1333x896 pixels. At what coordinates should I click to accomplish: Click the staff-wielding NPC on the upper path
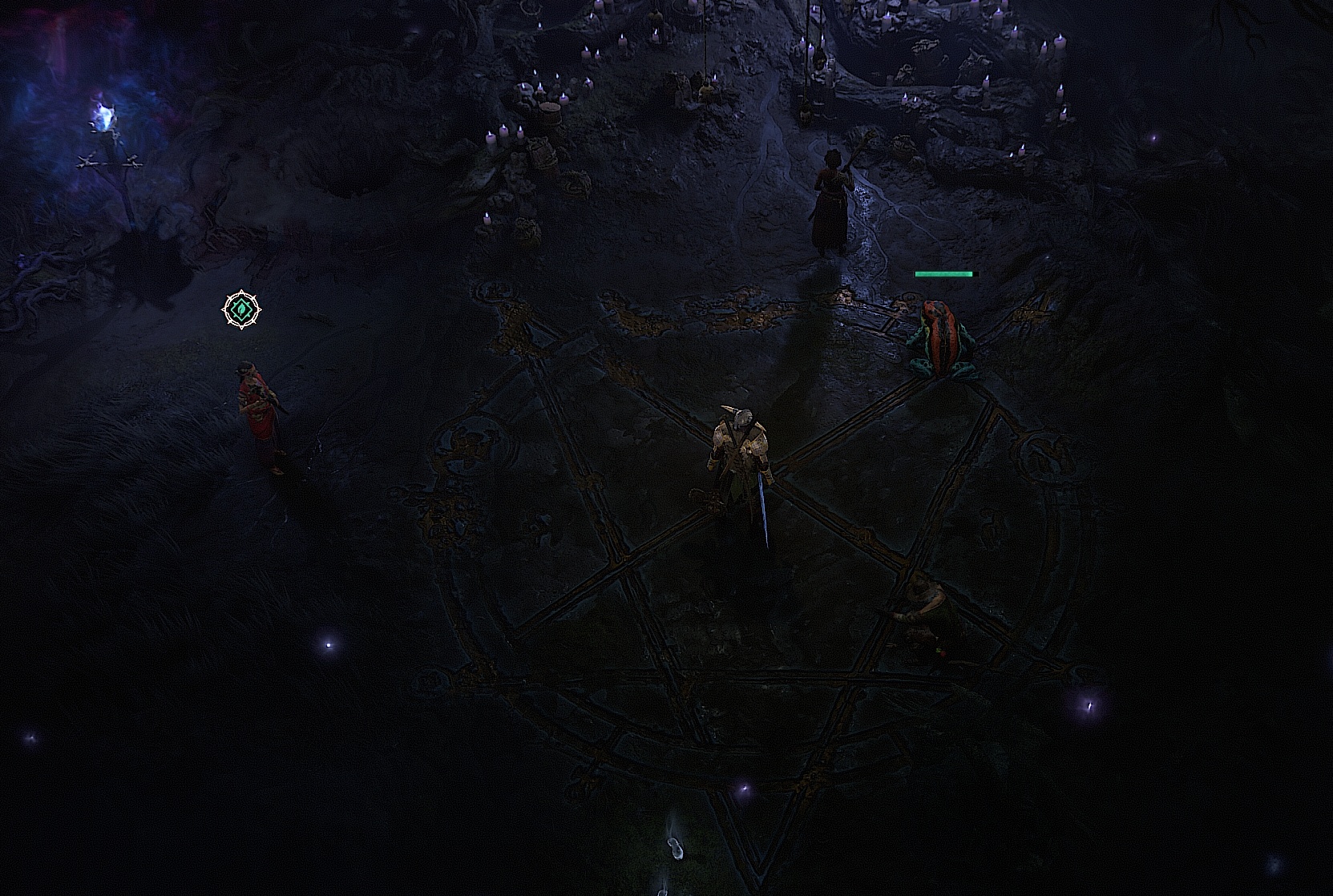click(x=830, y=200)
